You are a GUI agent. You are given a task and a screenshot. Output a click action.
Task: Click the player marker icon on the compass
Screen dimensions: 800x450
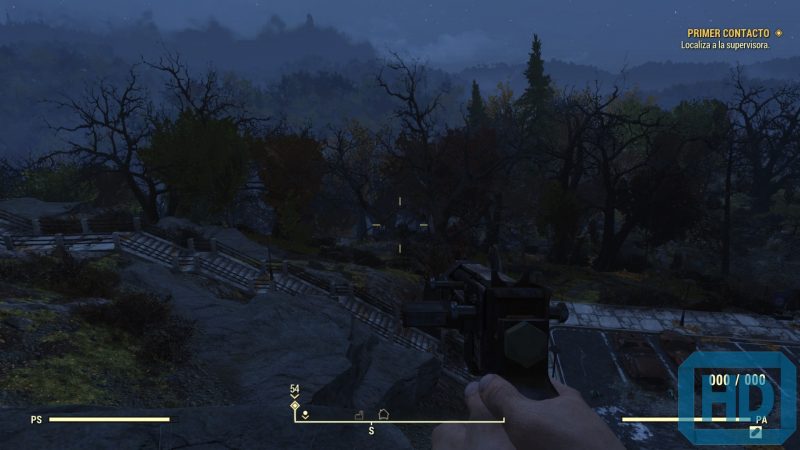coord(305,413)
